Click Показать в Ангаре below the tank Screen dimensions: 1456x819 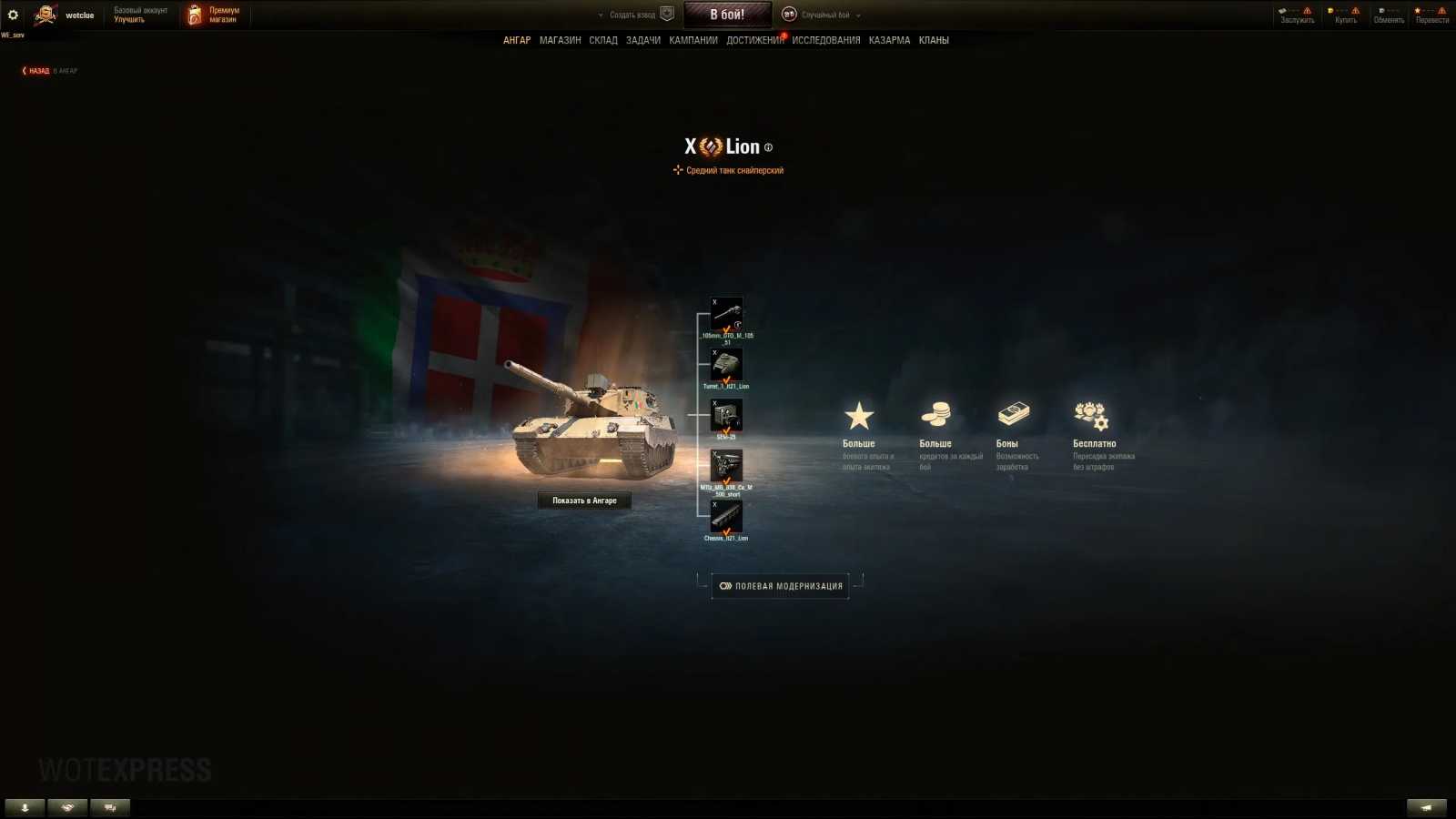click(583, 500)
